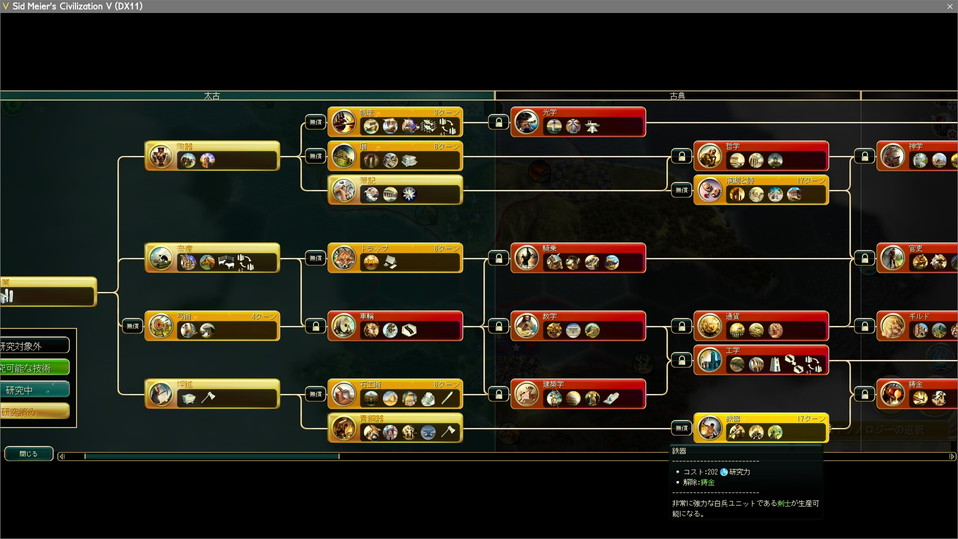Select the 数学 (Mathematics) technology
The height and width of the screenshot is (539, 958).
coord(578,326)
